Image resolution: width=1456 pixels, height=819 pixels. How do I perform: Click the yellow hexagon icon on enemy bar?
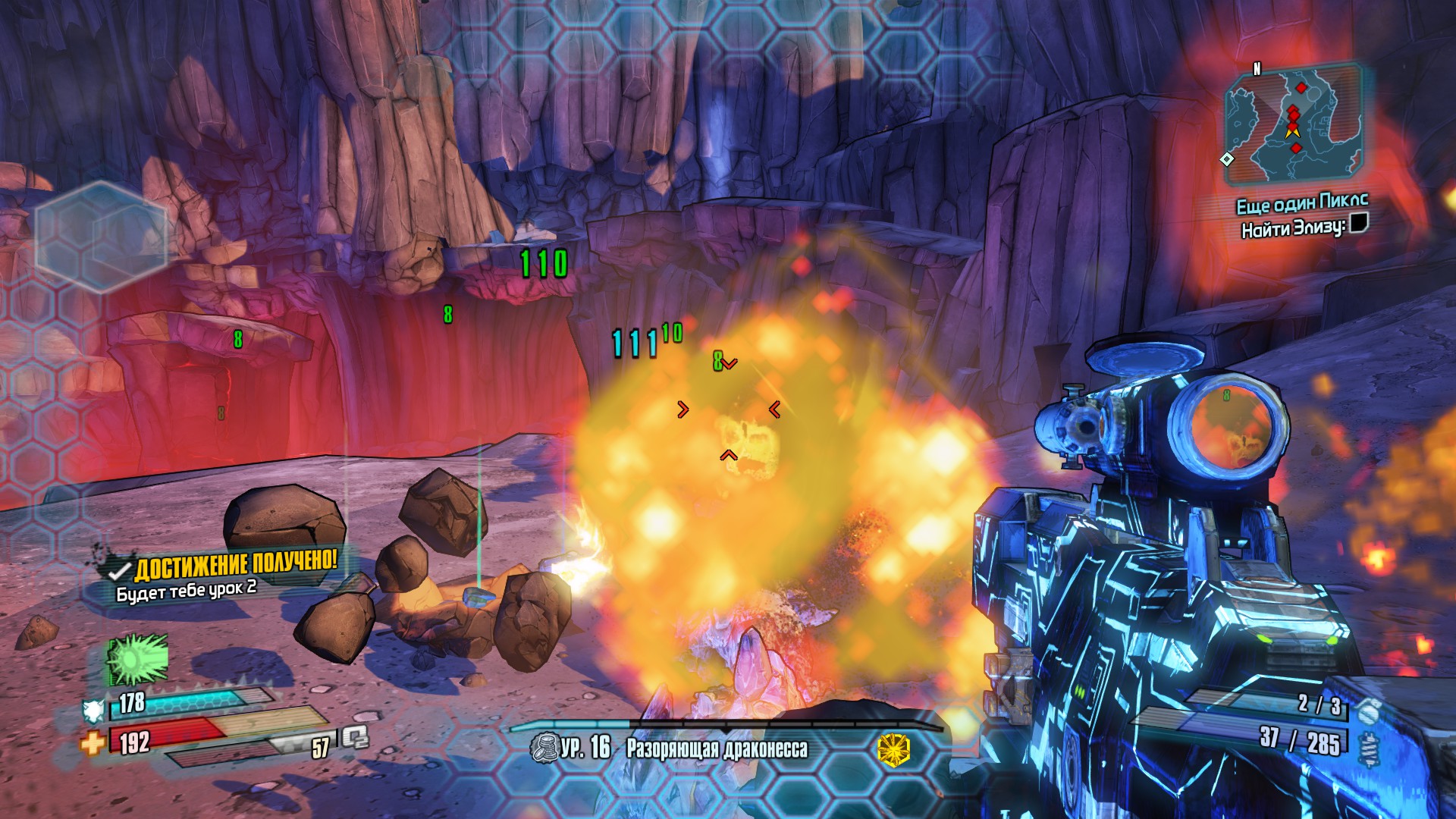pyautogui.click(x=893, y=749)
